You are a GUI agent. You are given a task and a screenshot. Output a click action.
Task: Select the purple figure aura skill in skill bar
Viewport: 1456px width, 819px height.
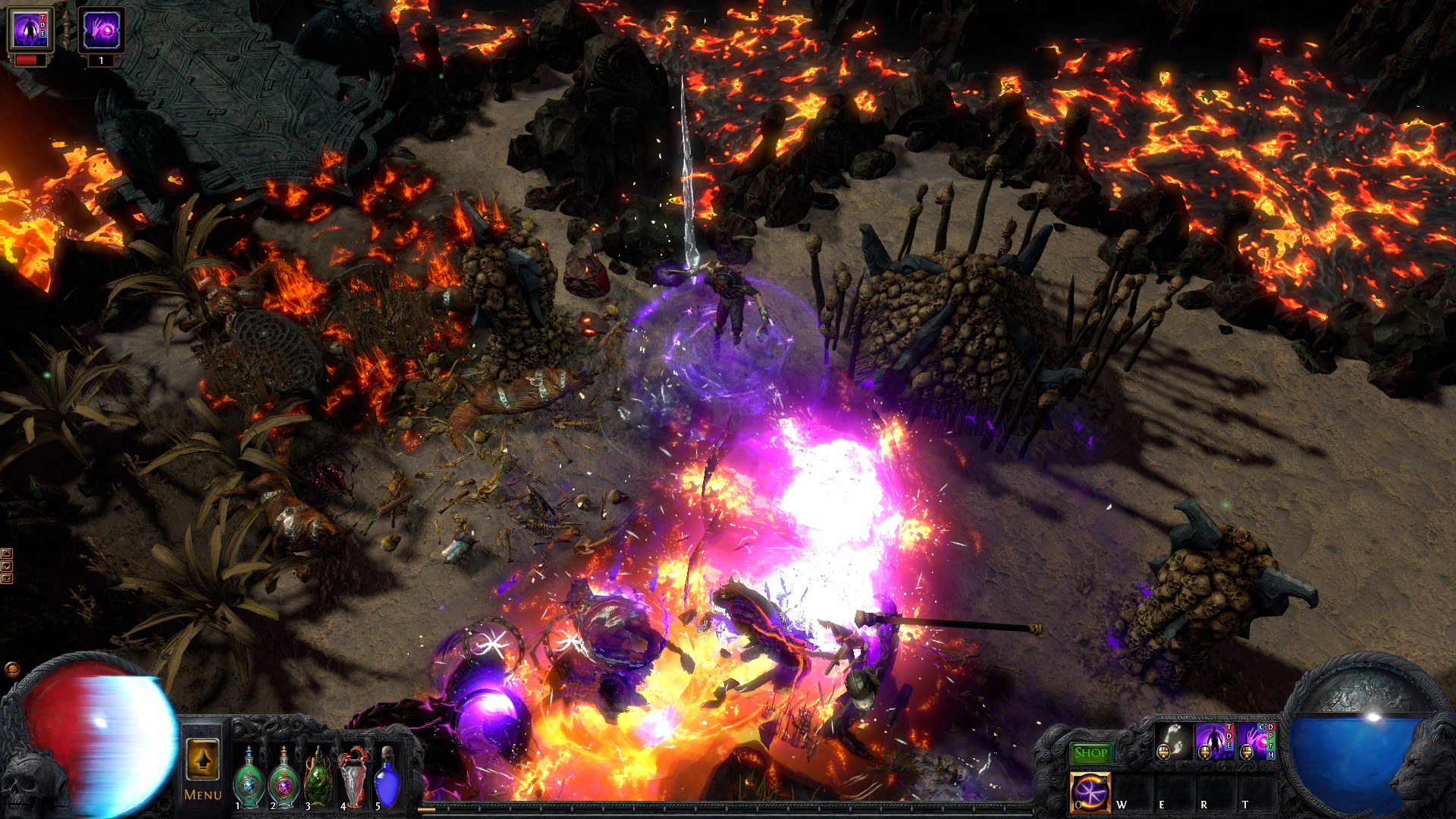(x=1213, y=741)
